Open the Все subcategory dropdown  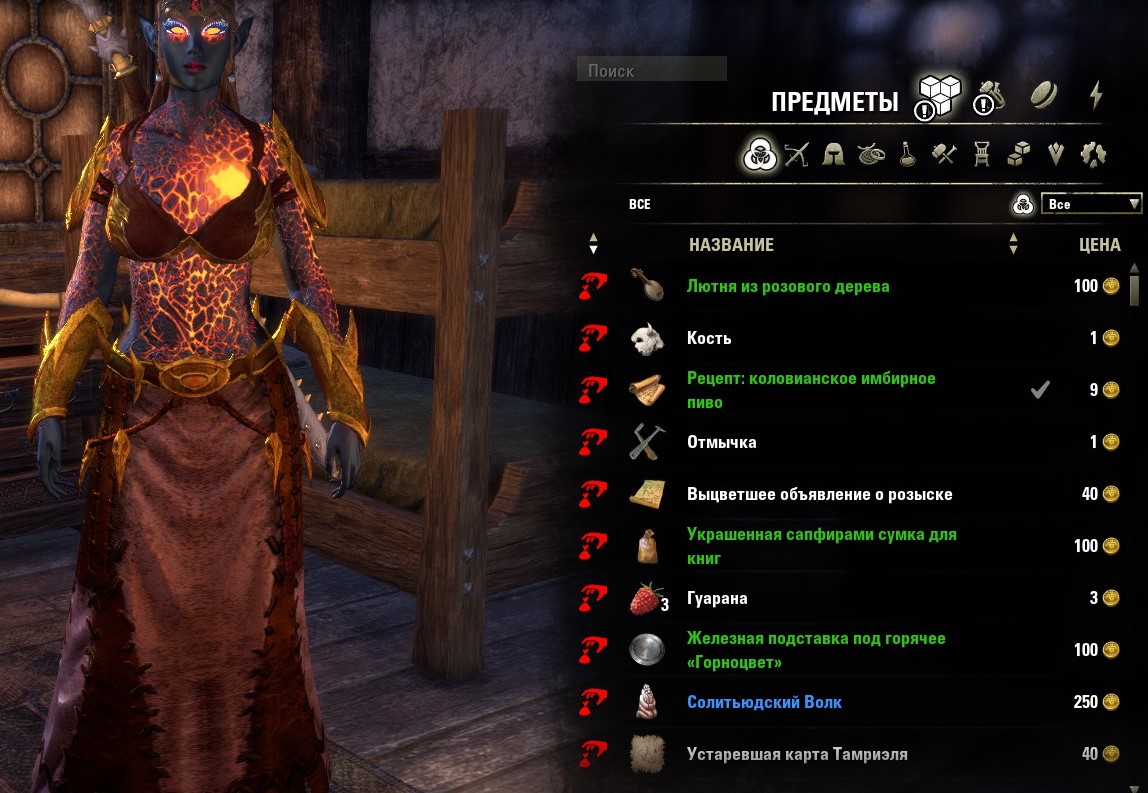point(1091,204)
